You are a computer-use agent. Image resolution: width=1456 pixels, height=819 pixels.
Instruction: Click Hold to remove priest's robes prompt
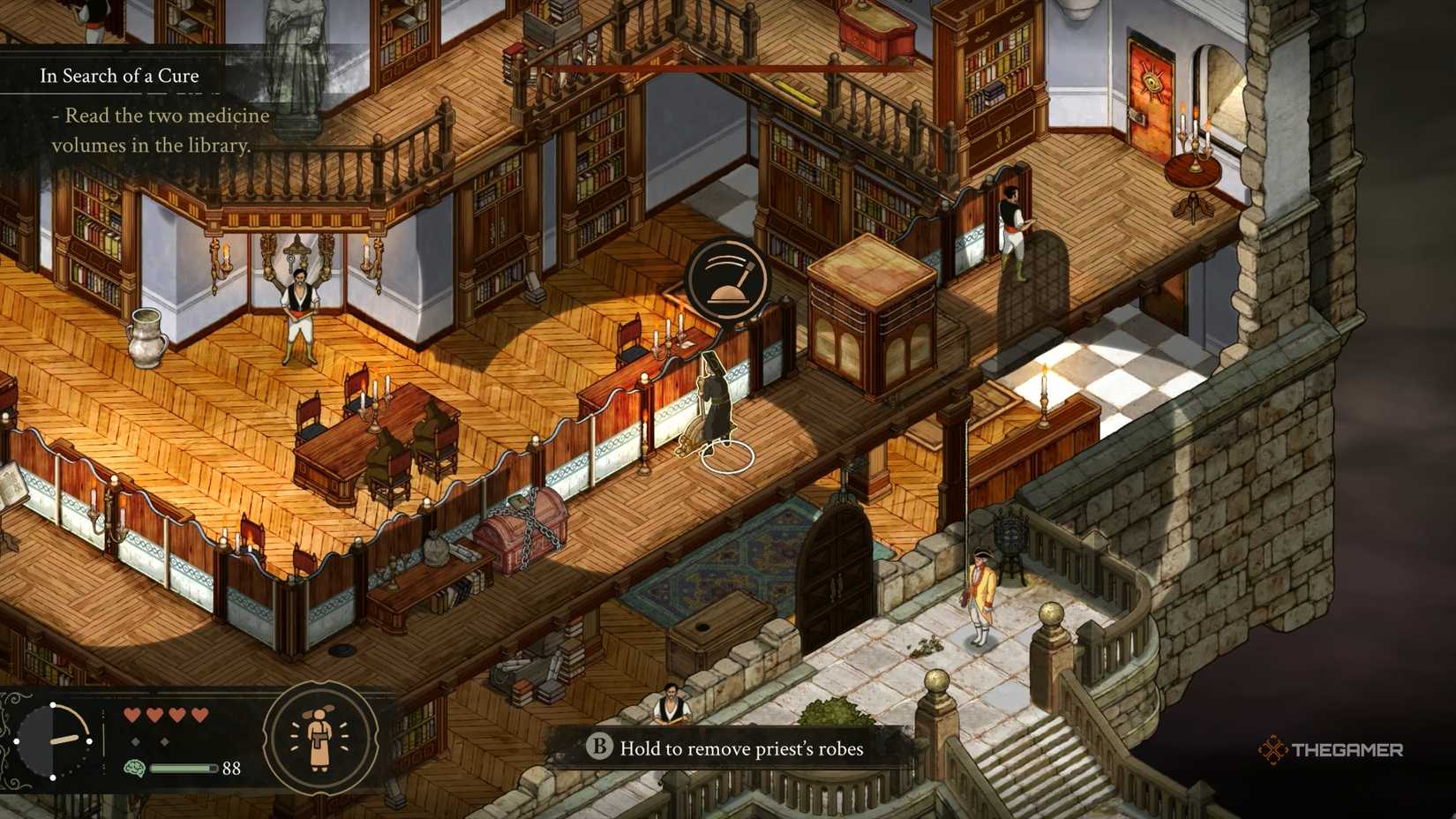pyautogui.click(x=741, y=748)
